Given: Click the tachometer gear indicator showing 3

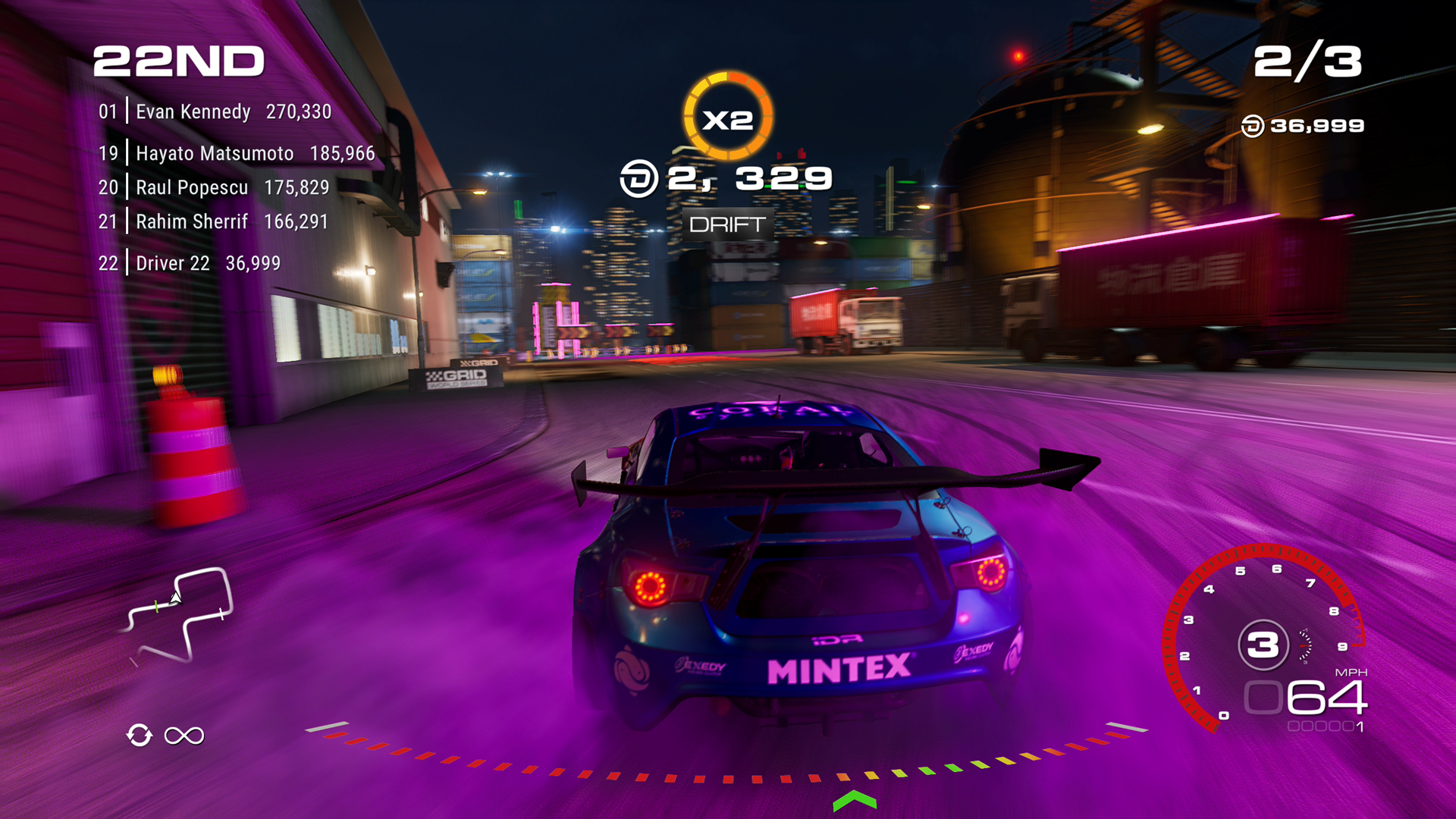Looking at the screenshot, I should [1263, 643].
